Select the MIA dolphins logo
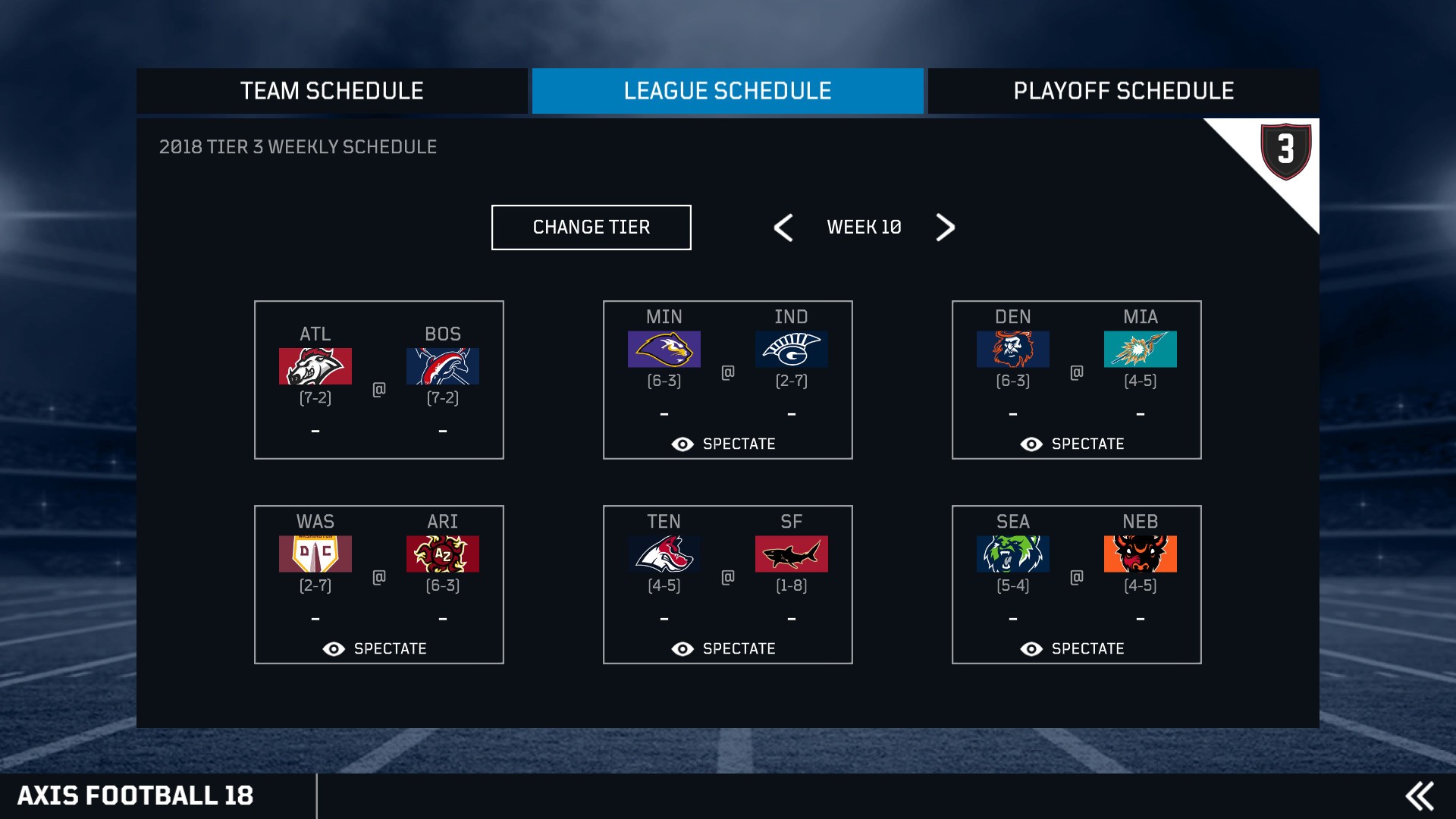 pyautogui.click(x=1140, y=350)
